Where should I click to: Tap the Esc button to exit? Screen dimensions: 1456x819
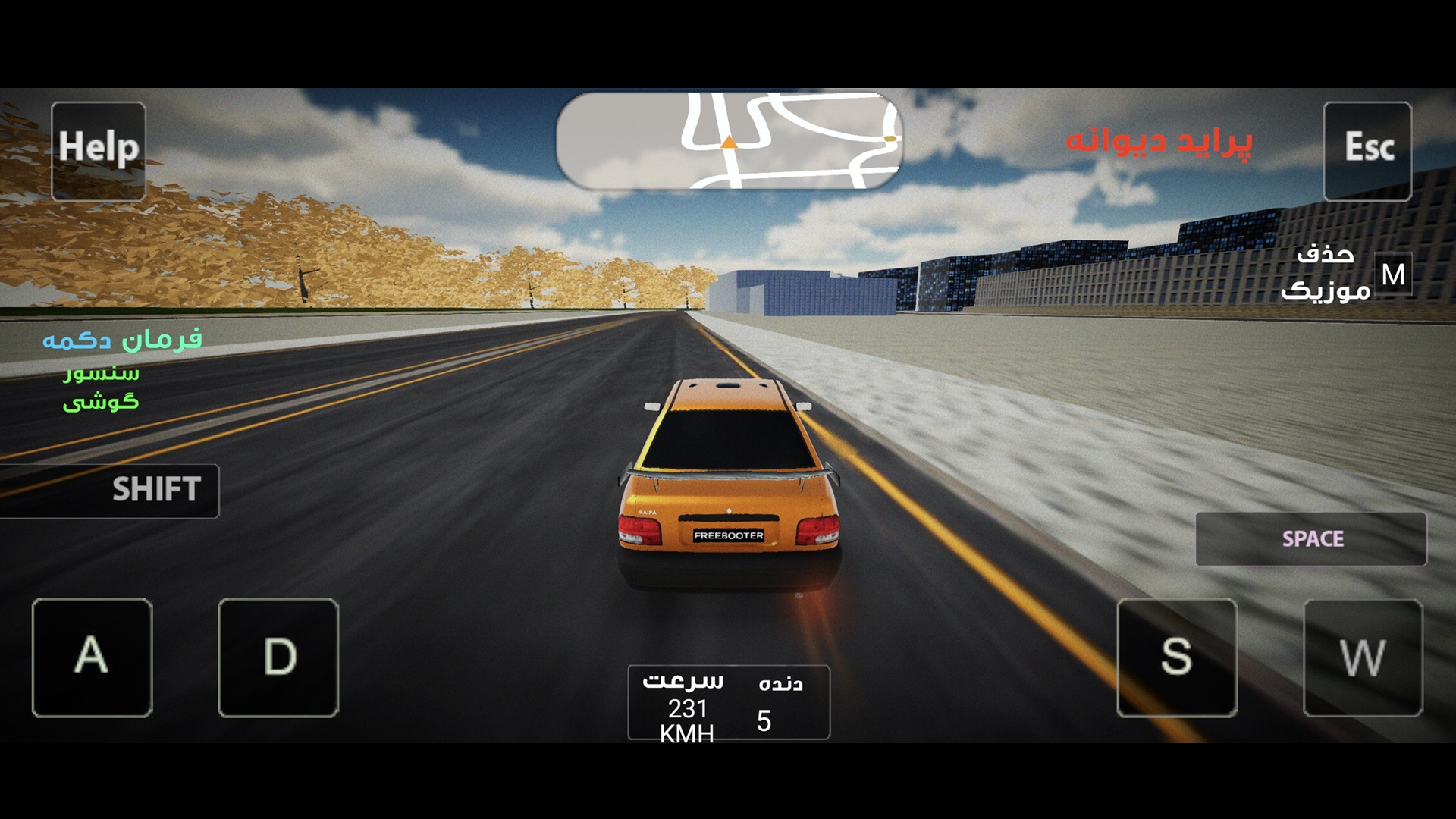[1367, 150]
